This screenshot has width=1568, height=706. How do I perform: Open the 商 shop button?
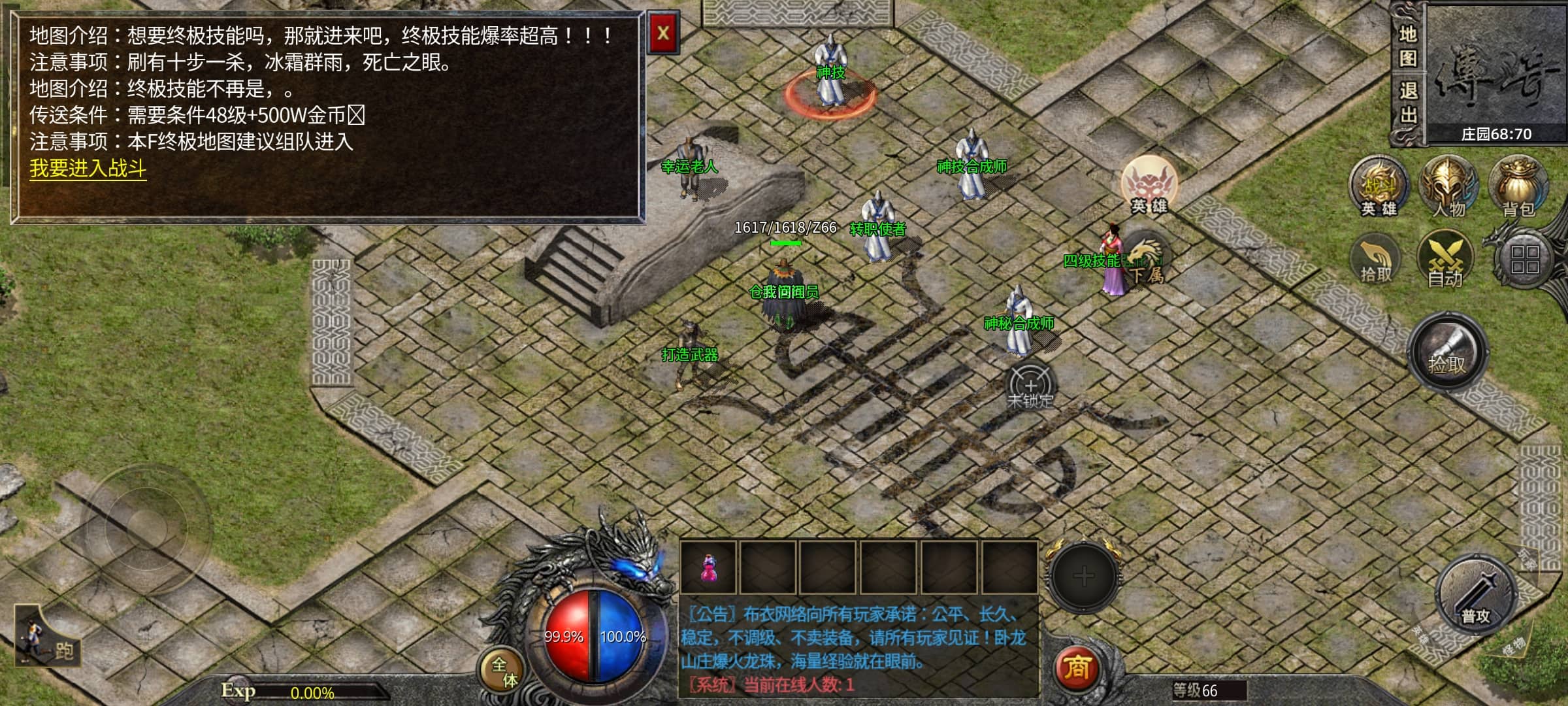tap(1077, 668)
